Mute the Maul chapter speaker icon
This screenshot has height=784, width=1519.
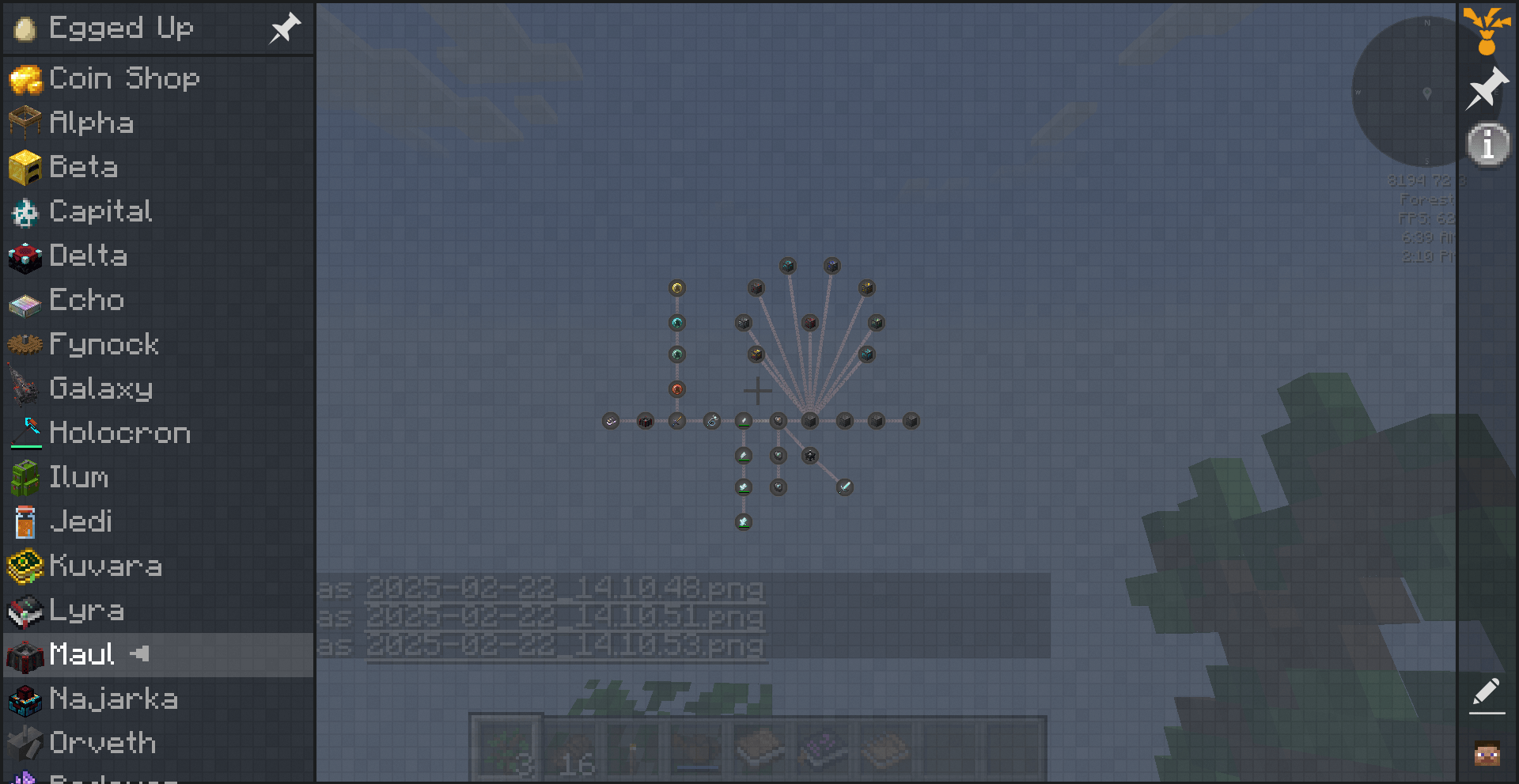click(141, 654)
